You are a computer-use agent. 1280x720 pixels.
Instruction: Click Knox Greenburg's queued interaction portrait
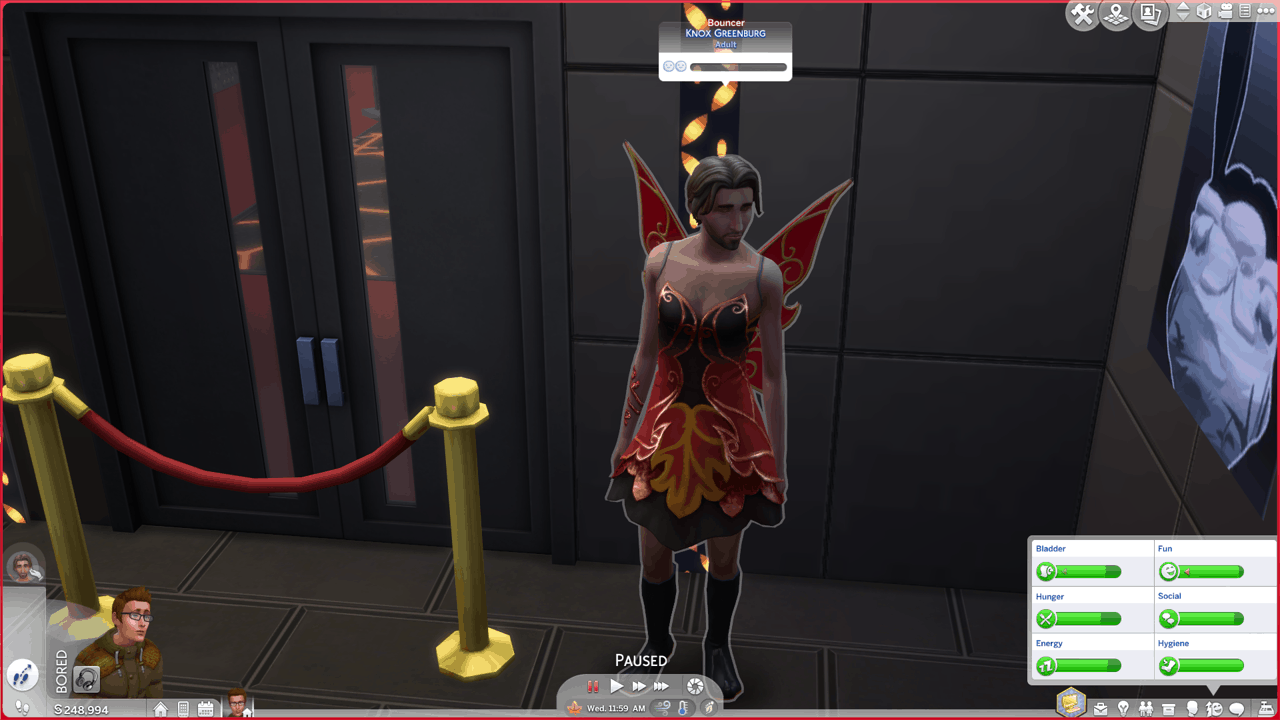tap(24, 568)
